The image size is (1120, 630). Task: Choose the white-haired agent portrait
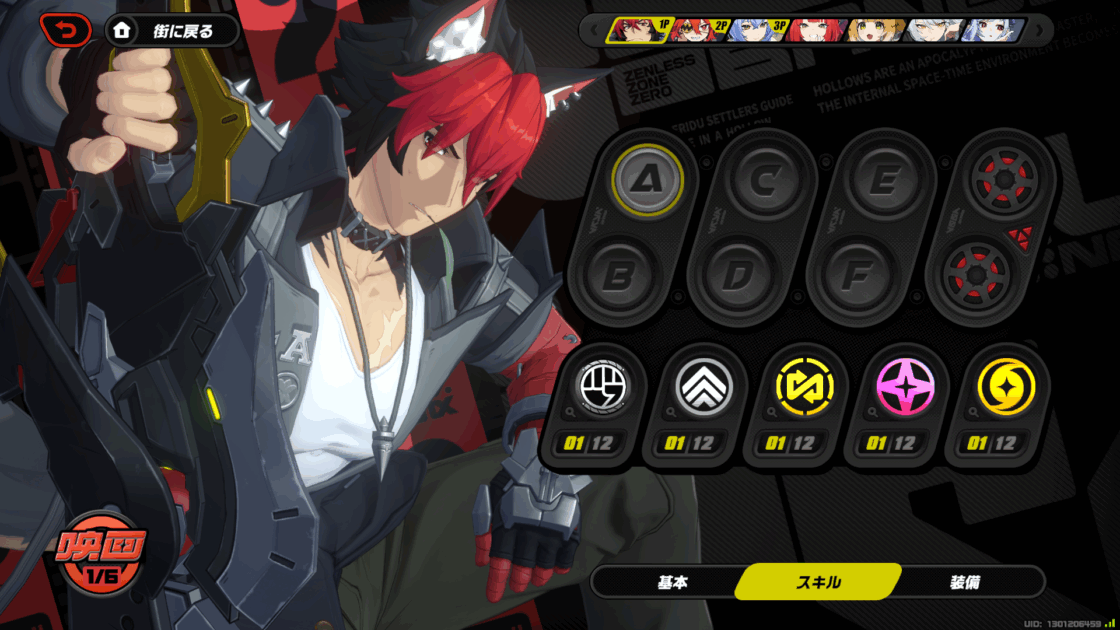pos(936,30)
